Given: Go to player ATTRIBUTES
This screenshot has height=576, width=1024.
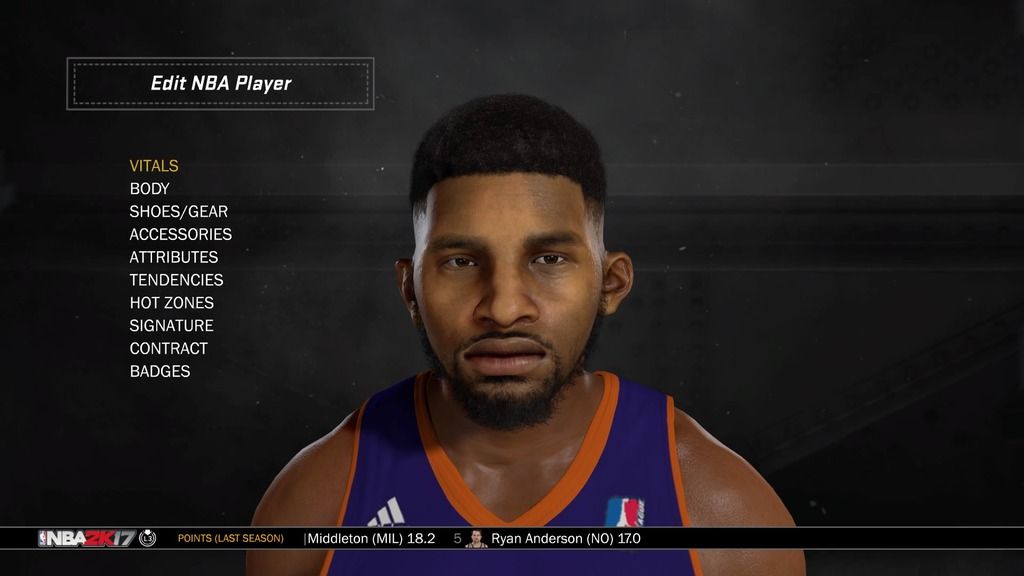Looking at the screenshot, I should tap(174, 257).
